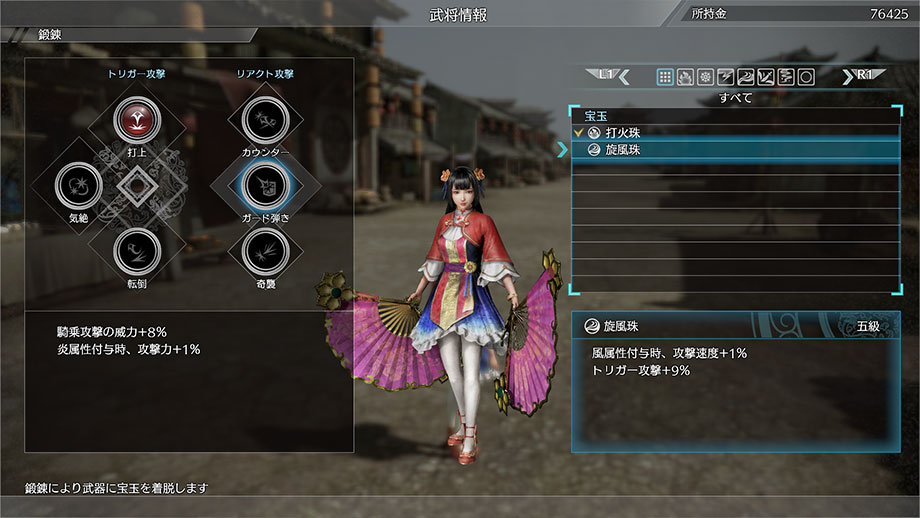
Task: Open the ice snowflake filter tab
Action: click(x=705, y=76)
